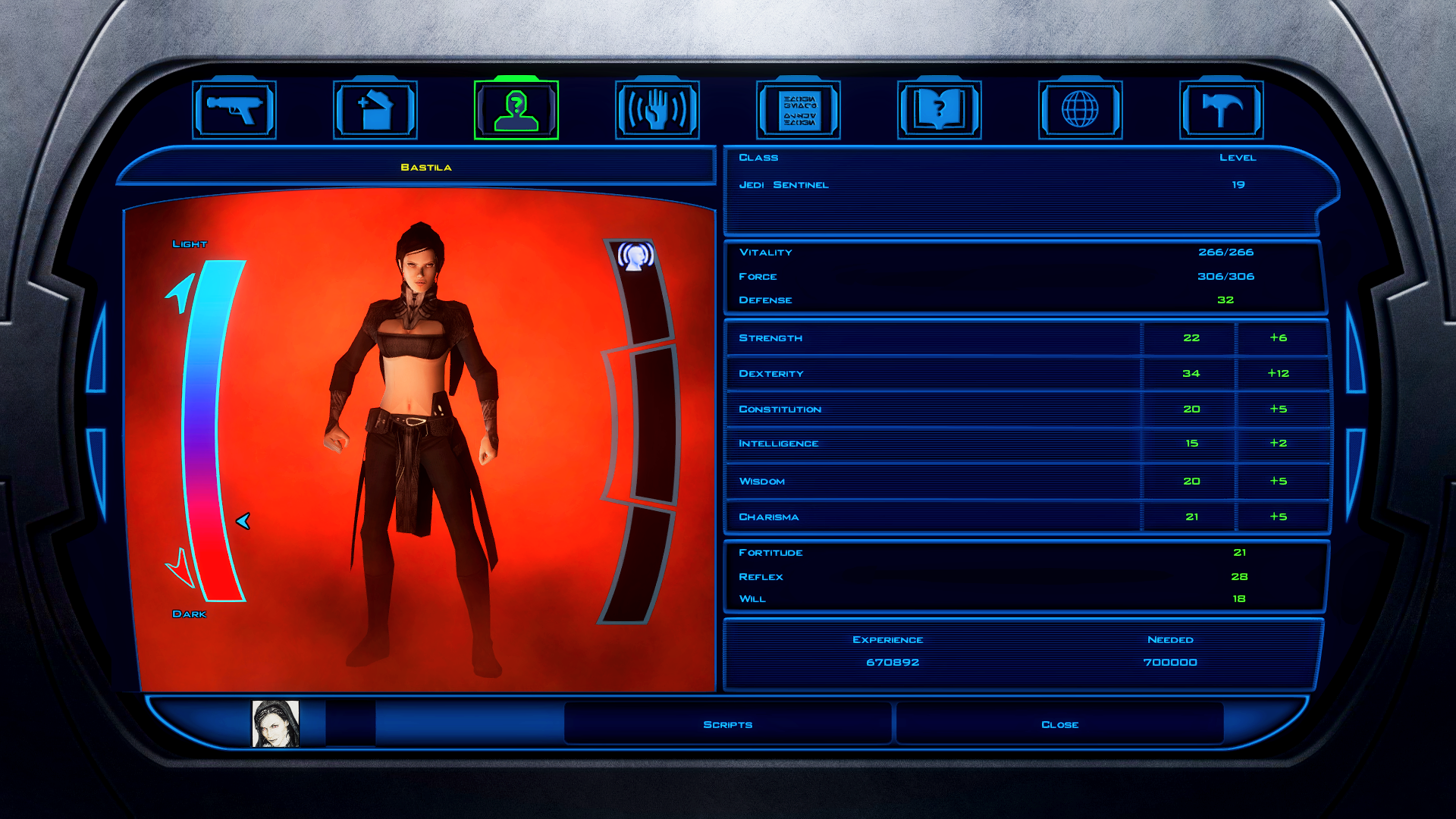Click the Force power status icon
Image resolution: width=1456 pixels, height=819 pixels.
635,256
